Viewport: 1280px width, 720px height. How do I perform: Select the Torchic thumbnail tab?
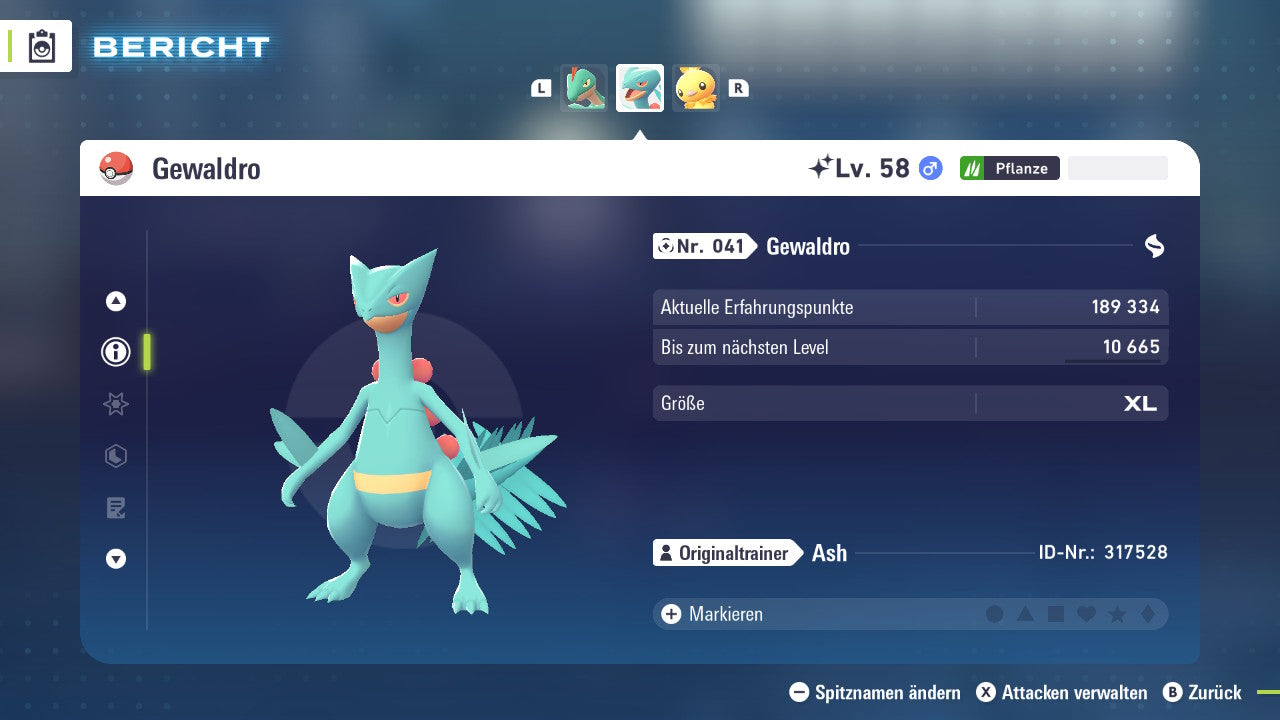click(x=696, y=88)
